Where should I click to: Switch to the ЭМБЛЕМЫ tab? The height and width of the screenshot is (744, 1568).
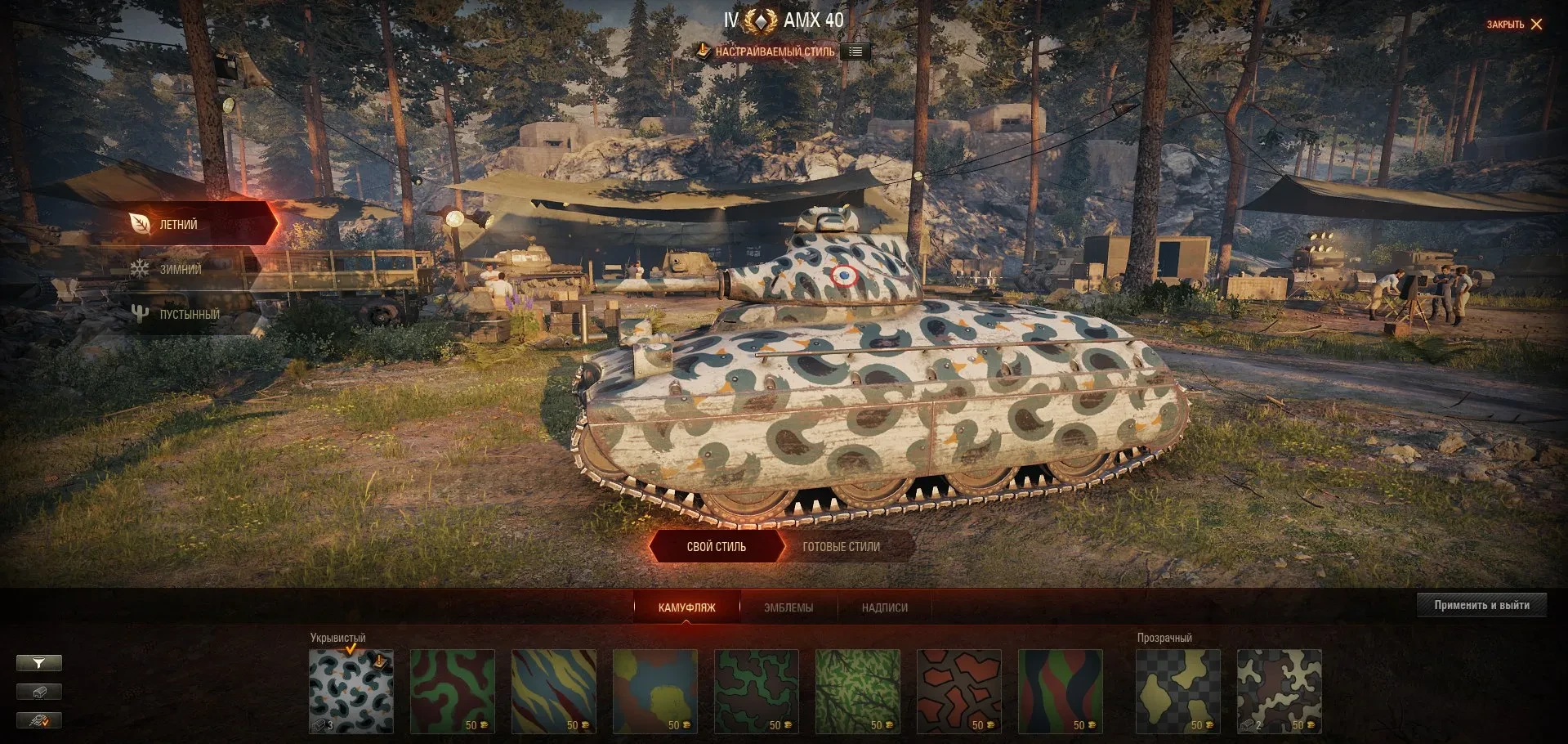(x=788, y=607)
